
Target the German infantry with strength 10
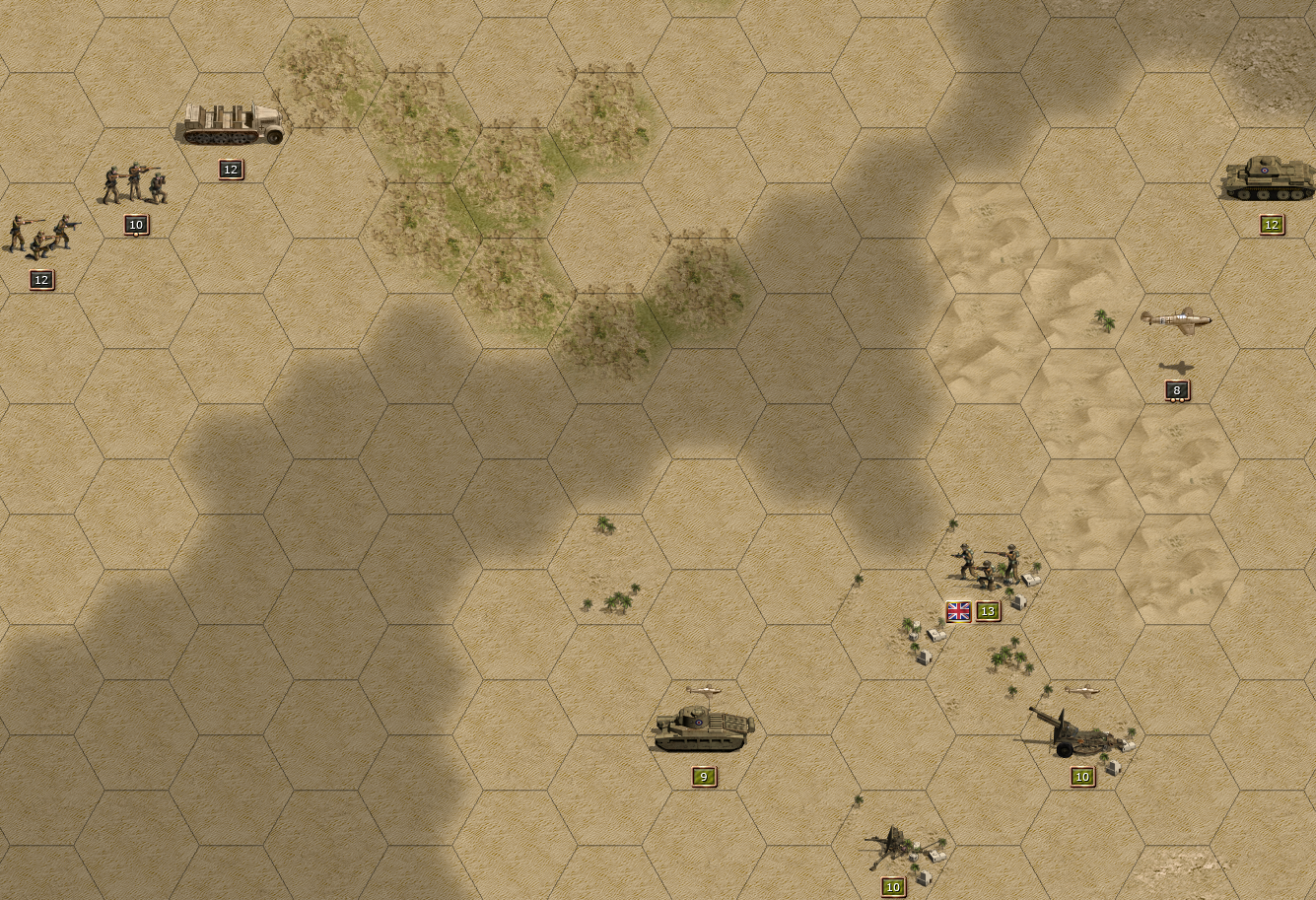click(134, 185)
